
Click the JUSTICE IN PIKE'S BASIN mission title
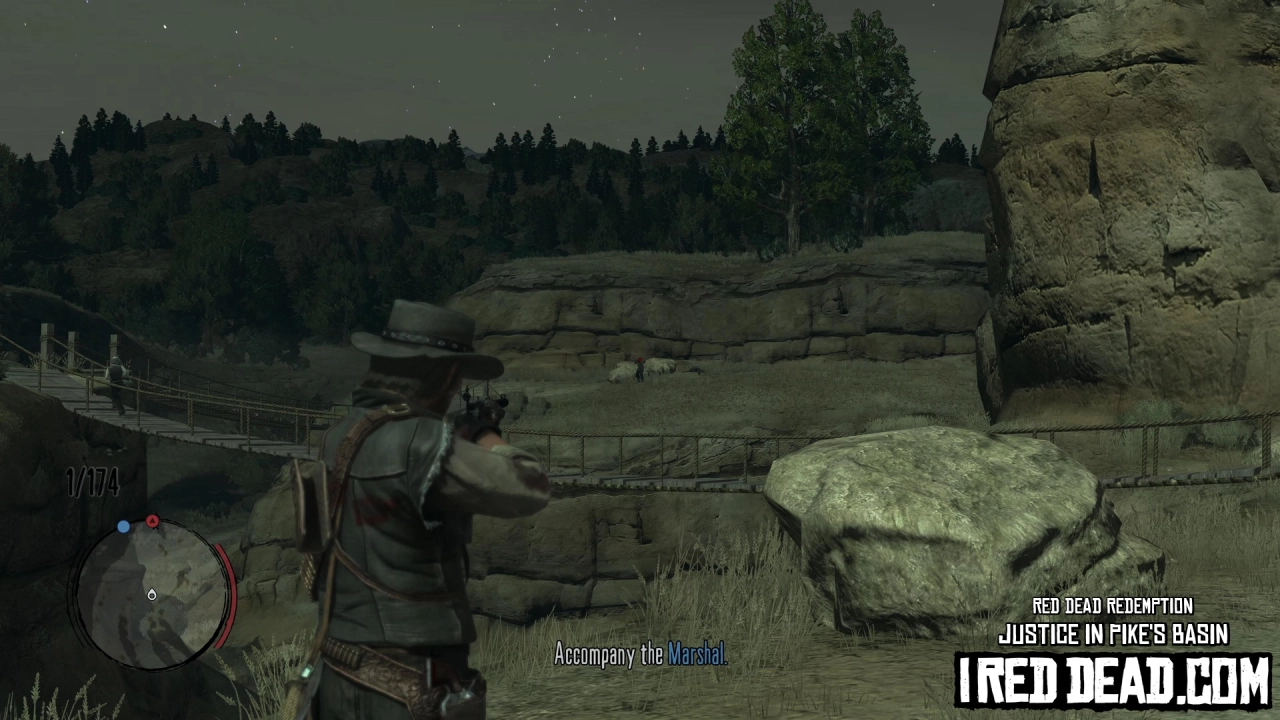click(x=1112, y=634)
